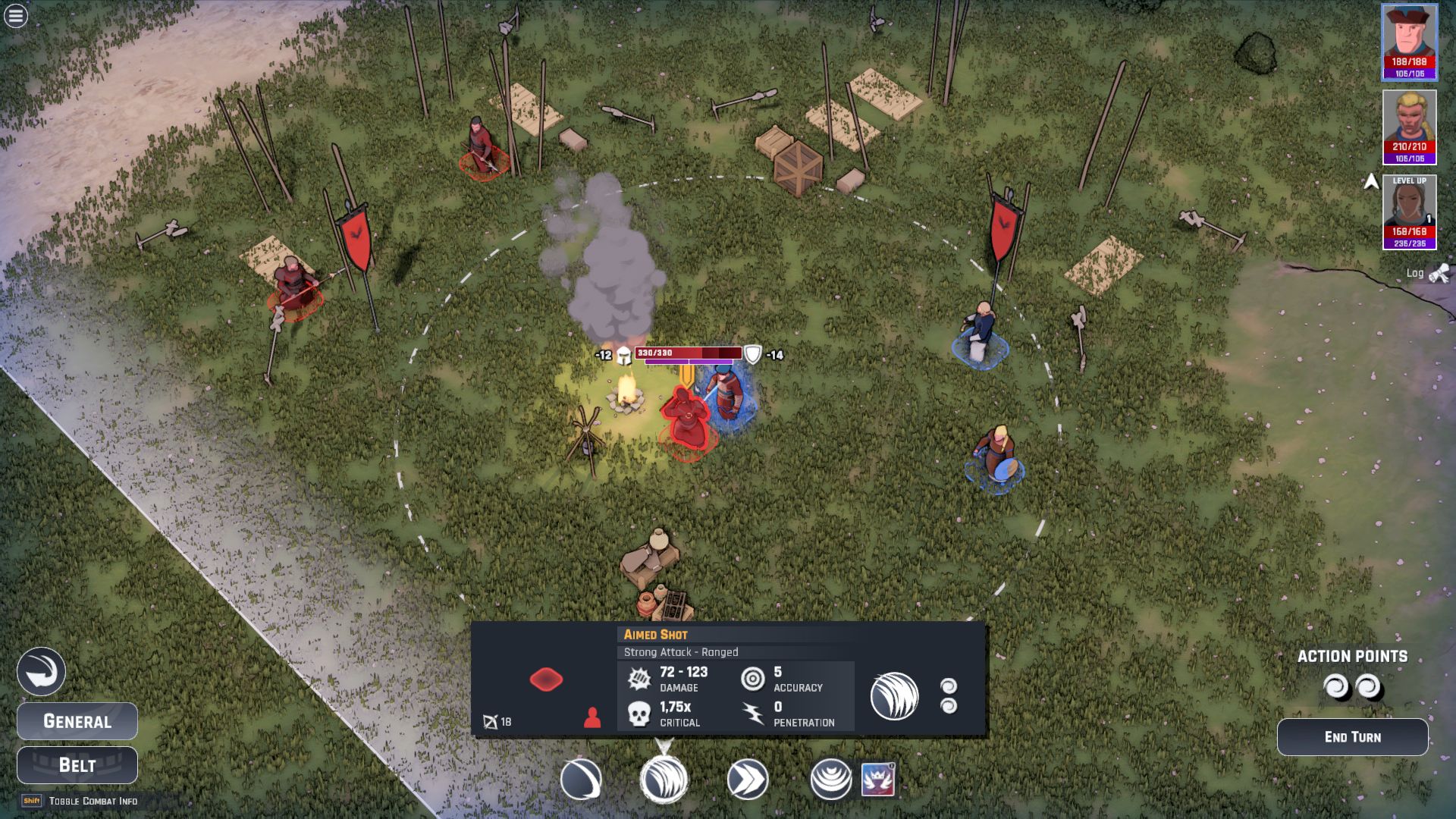
Task: Use the winged crown card item
Action: [878, 780]
